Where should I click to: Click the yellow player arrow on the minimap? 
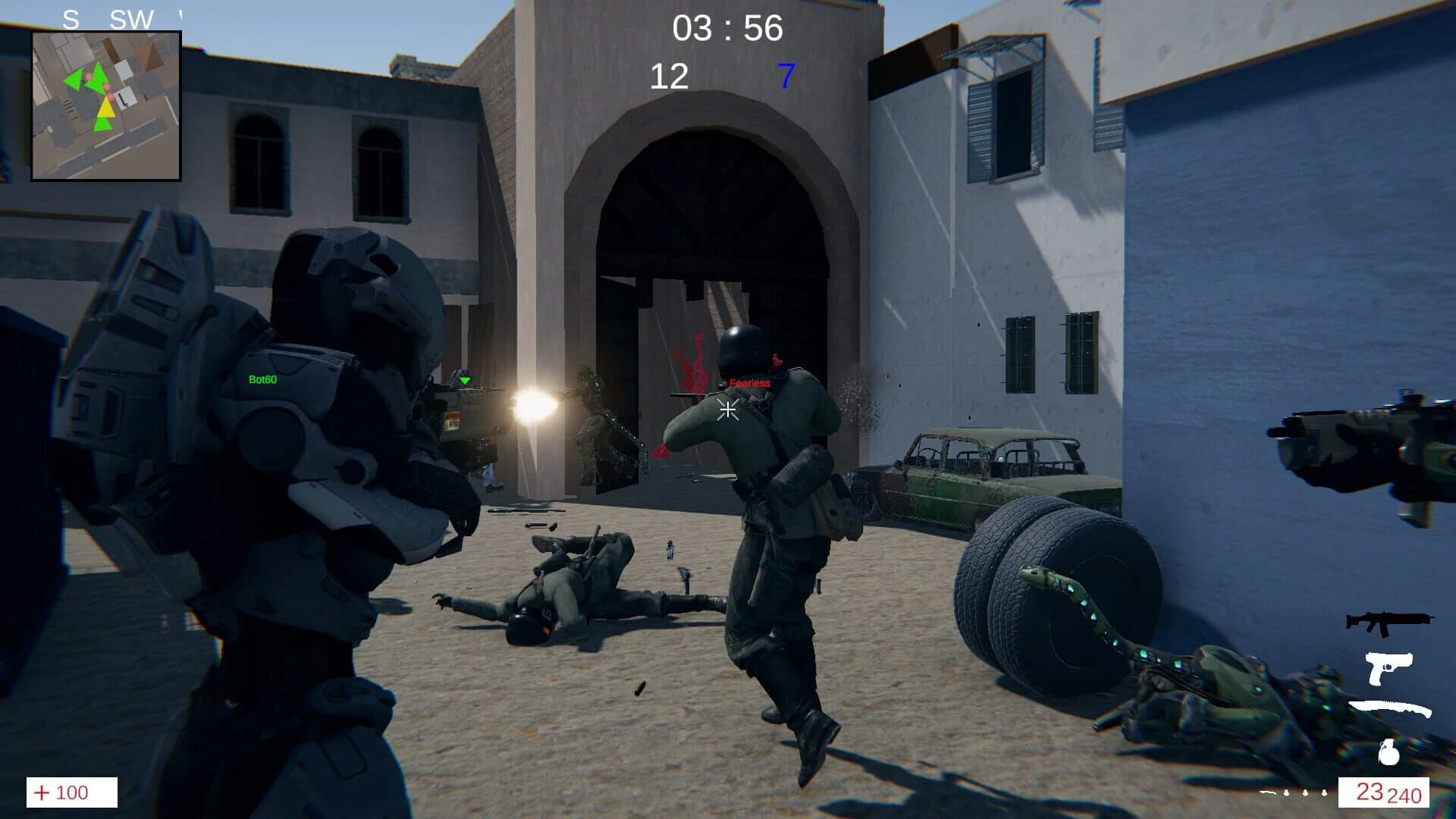106,109
